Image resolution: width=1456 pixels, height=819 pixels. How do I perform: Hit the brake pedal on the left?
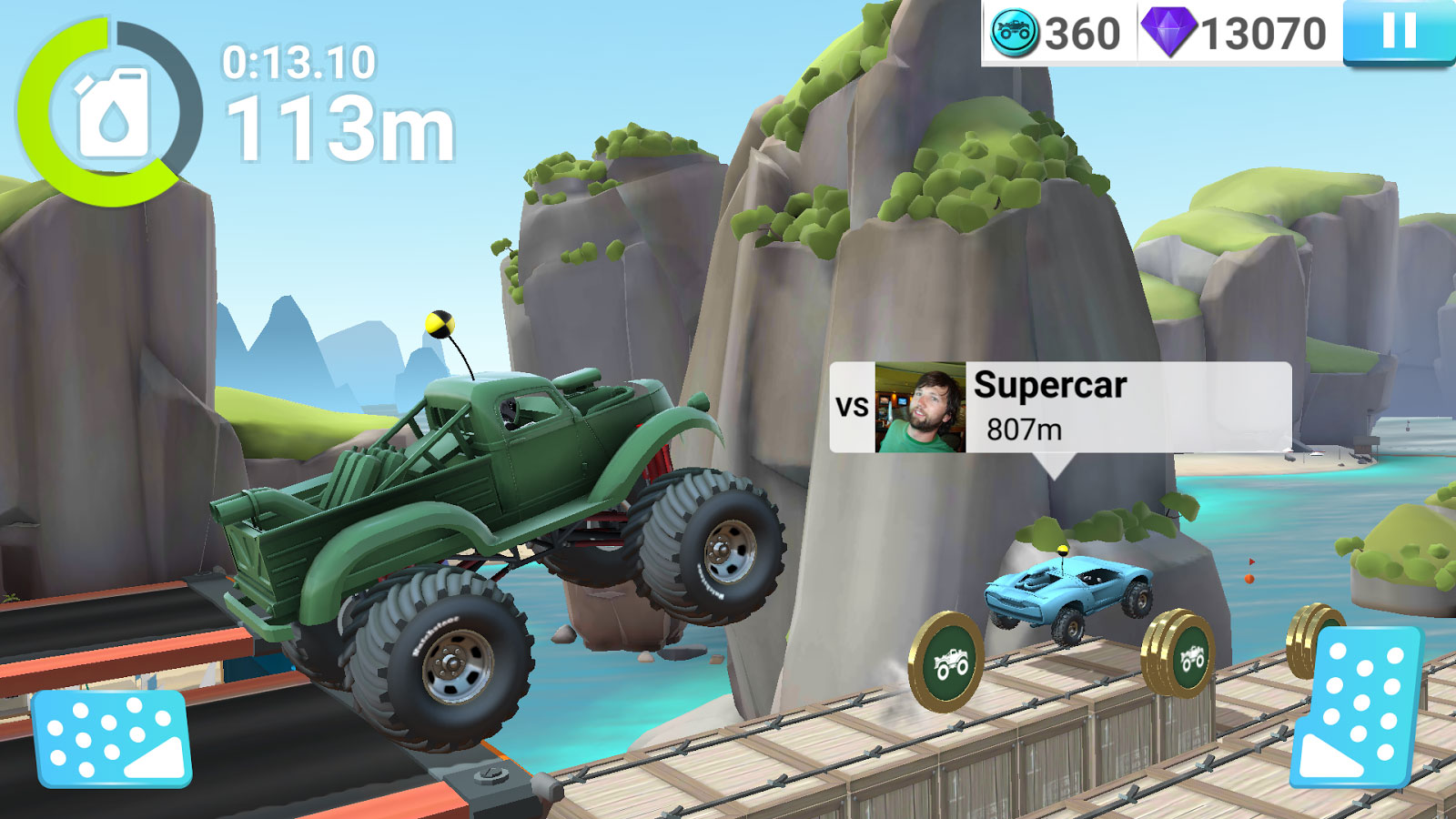coord(111,737)
